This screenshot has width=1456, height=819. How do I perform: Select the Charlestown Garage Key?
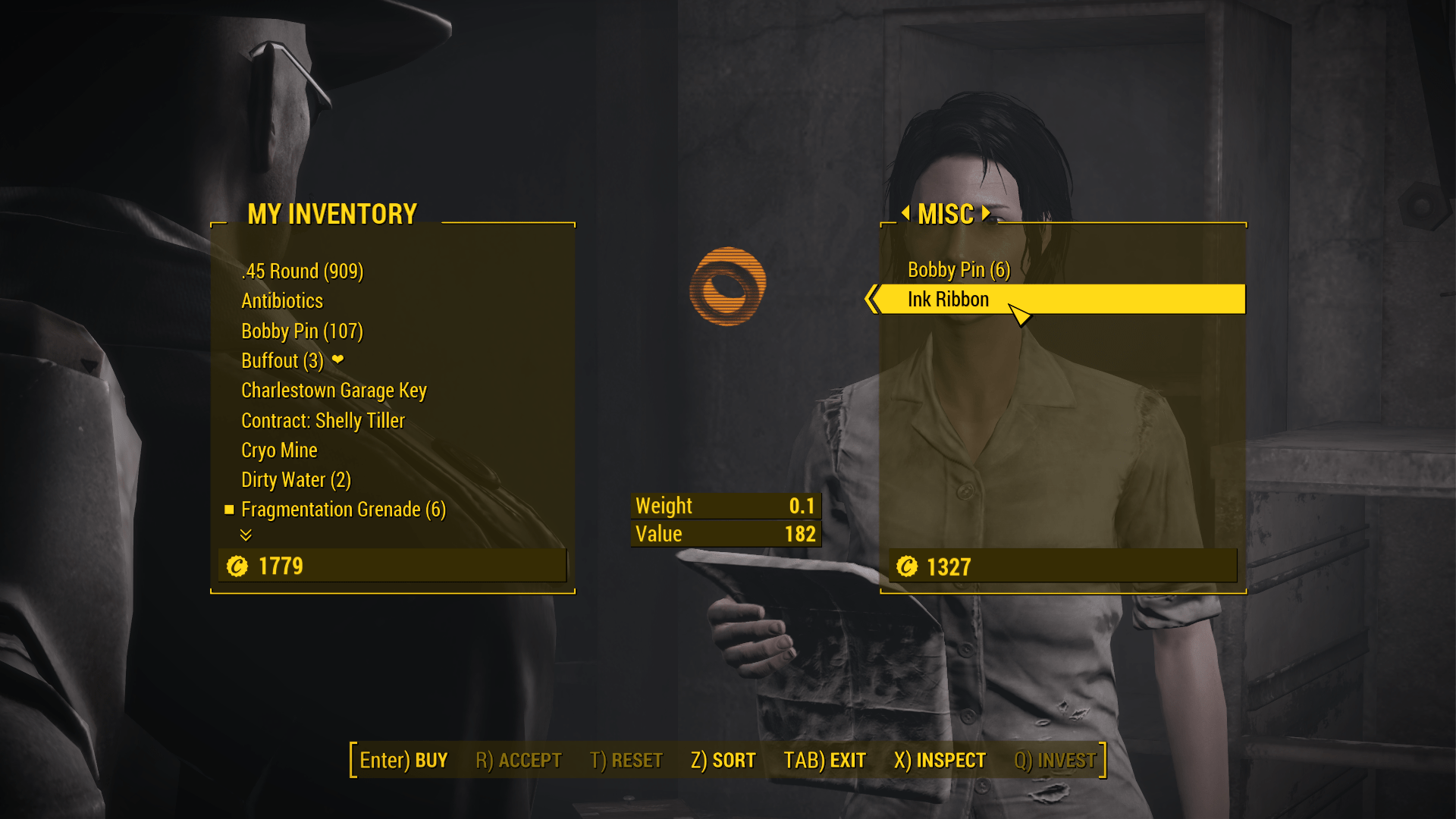tap(334, 391)
